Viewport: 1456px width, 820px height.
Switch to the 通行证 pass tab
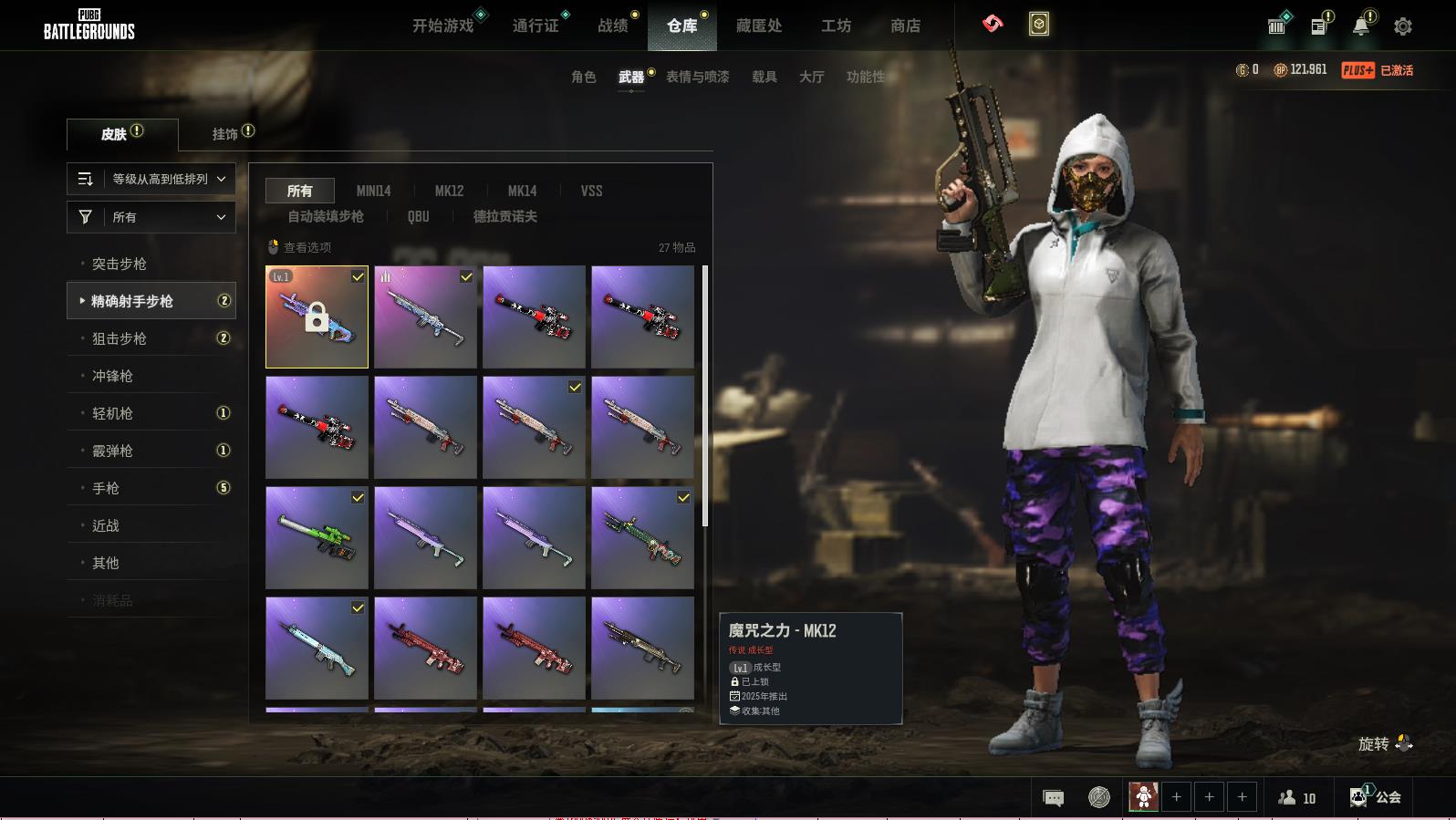click(536, 26)
